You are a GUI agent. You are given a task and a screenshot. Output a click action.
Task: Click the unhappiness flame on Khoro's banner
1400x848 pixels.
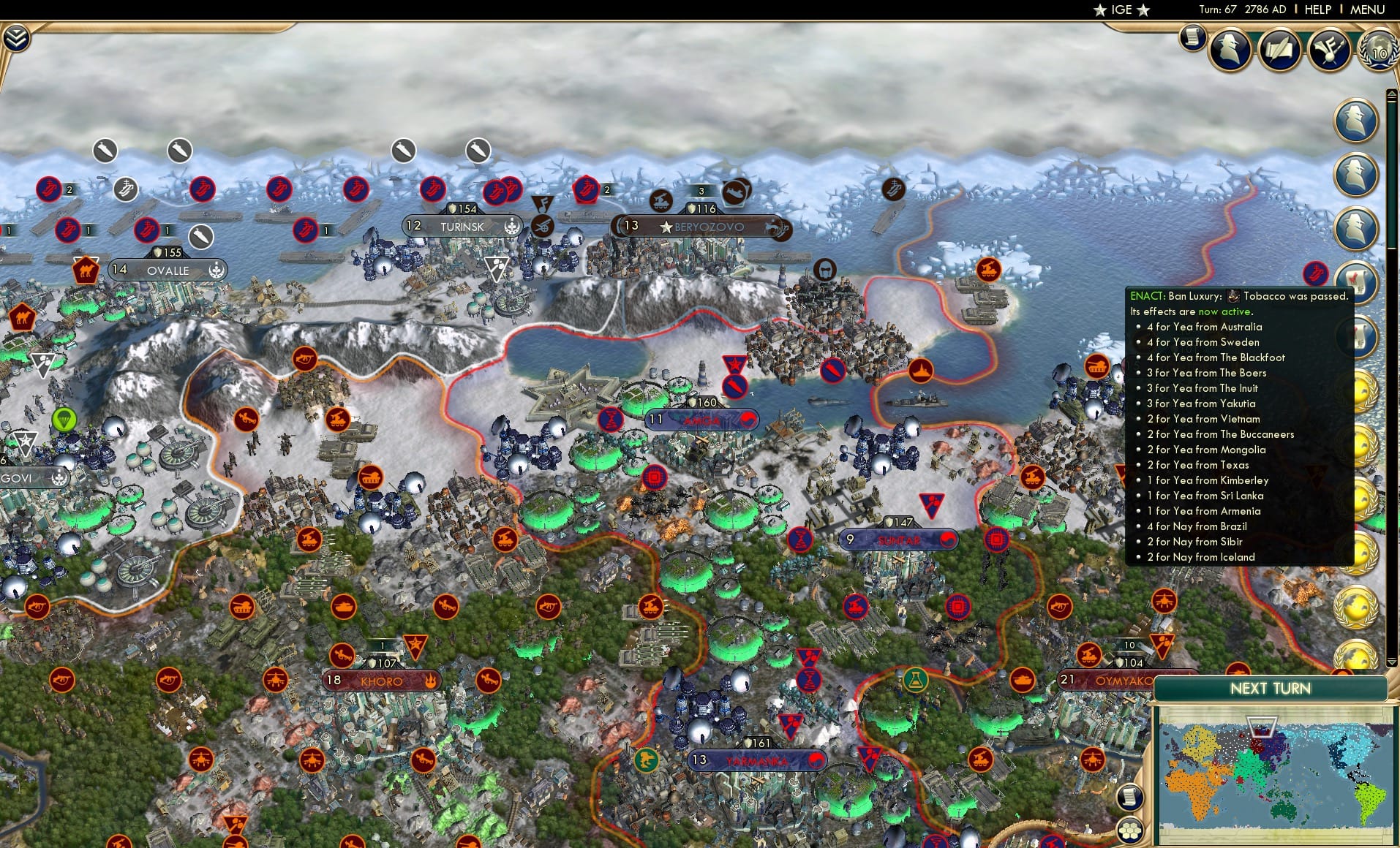tap(430, 681)
